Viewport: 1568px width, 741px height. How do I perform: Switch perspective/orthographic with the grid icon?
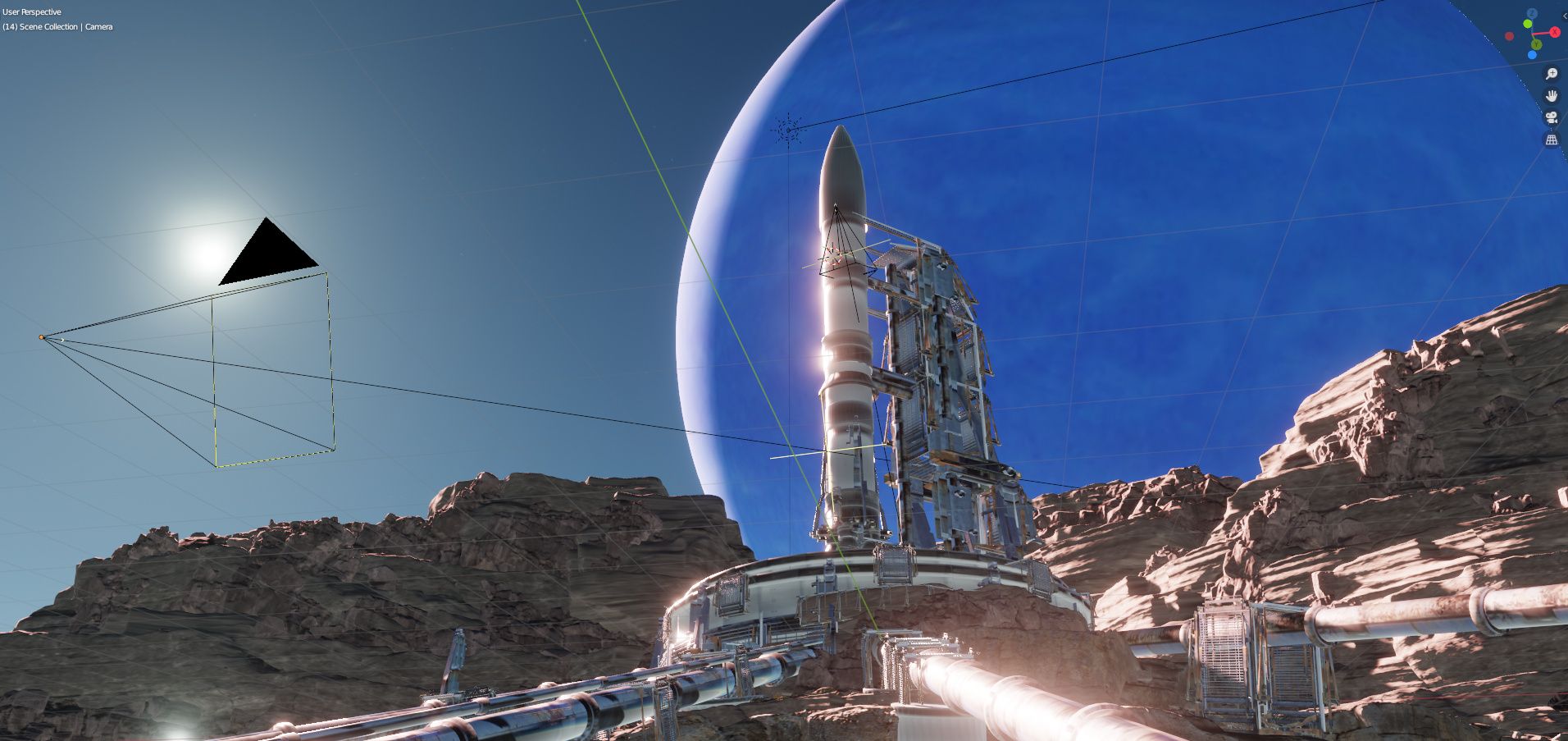(x=1551, y=140)
